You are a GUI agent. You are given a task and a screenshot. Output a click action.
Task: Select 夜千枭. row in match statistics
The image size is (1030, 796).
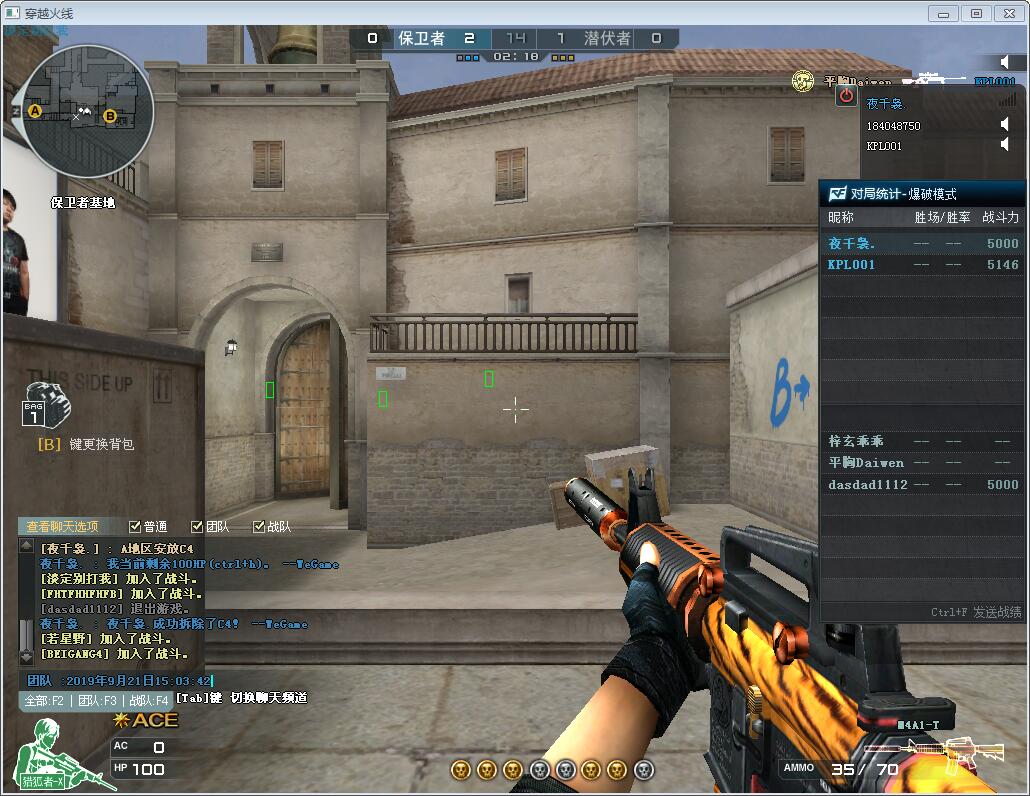(921, 243)
